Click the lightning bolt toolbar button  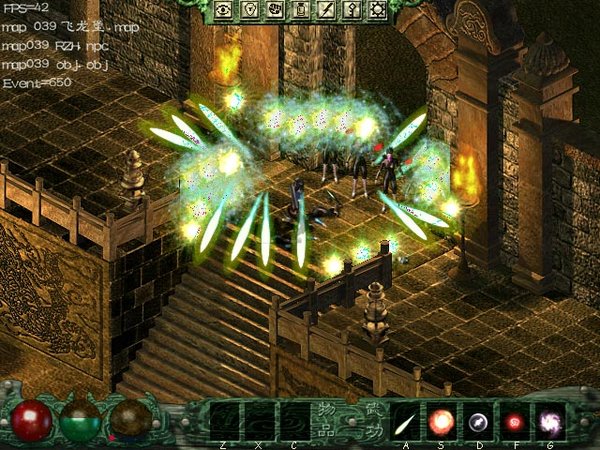tap(326, 10)
